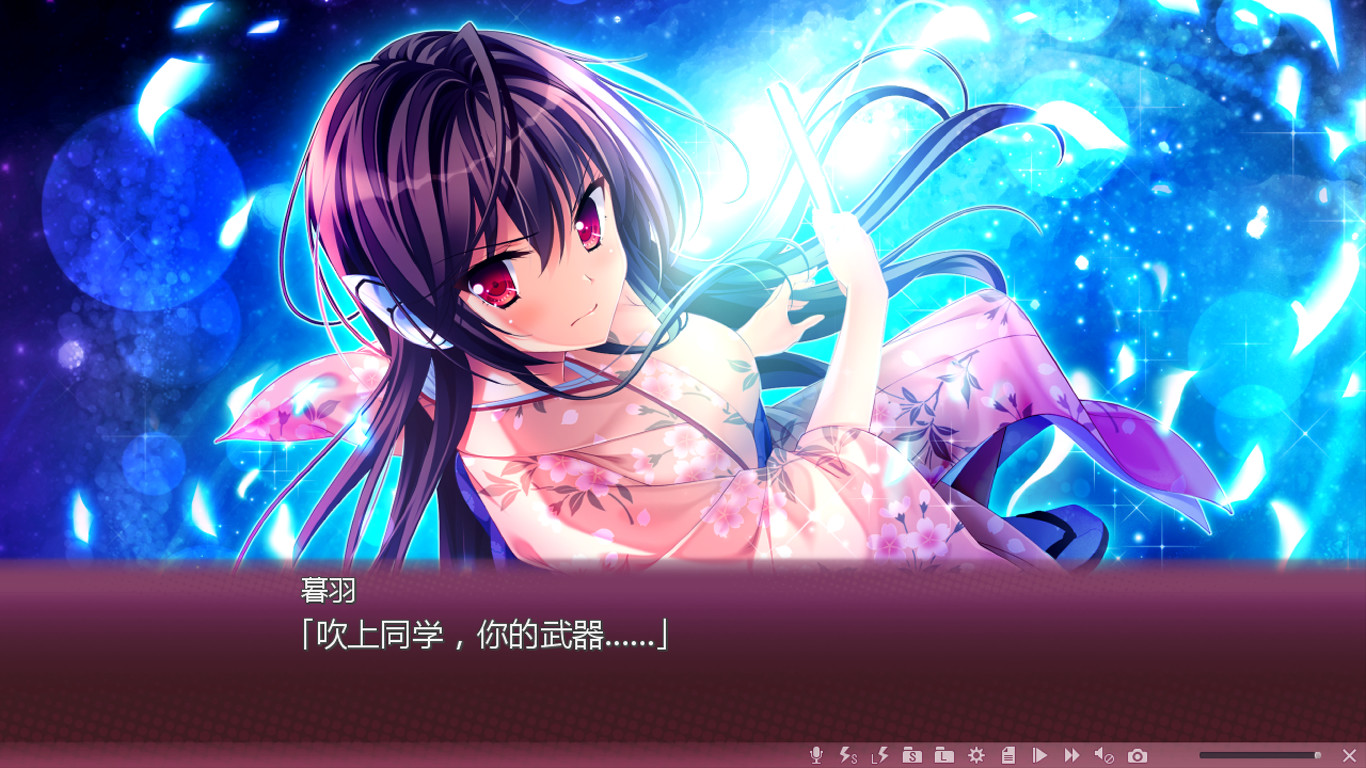The image size is (1366, 768).
Task: Mute game audio with the speaker icon
Action: 1102,755
